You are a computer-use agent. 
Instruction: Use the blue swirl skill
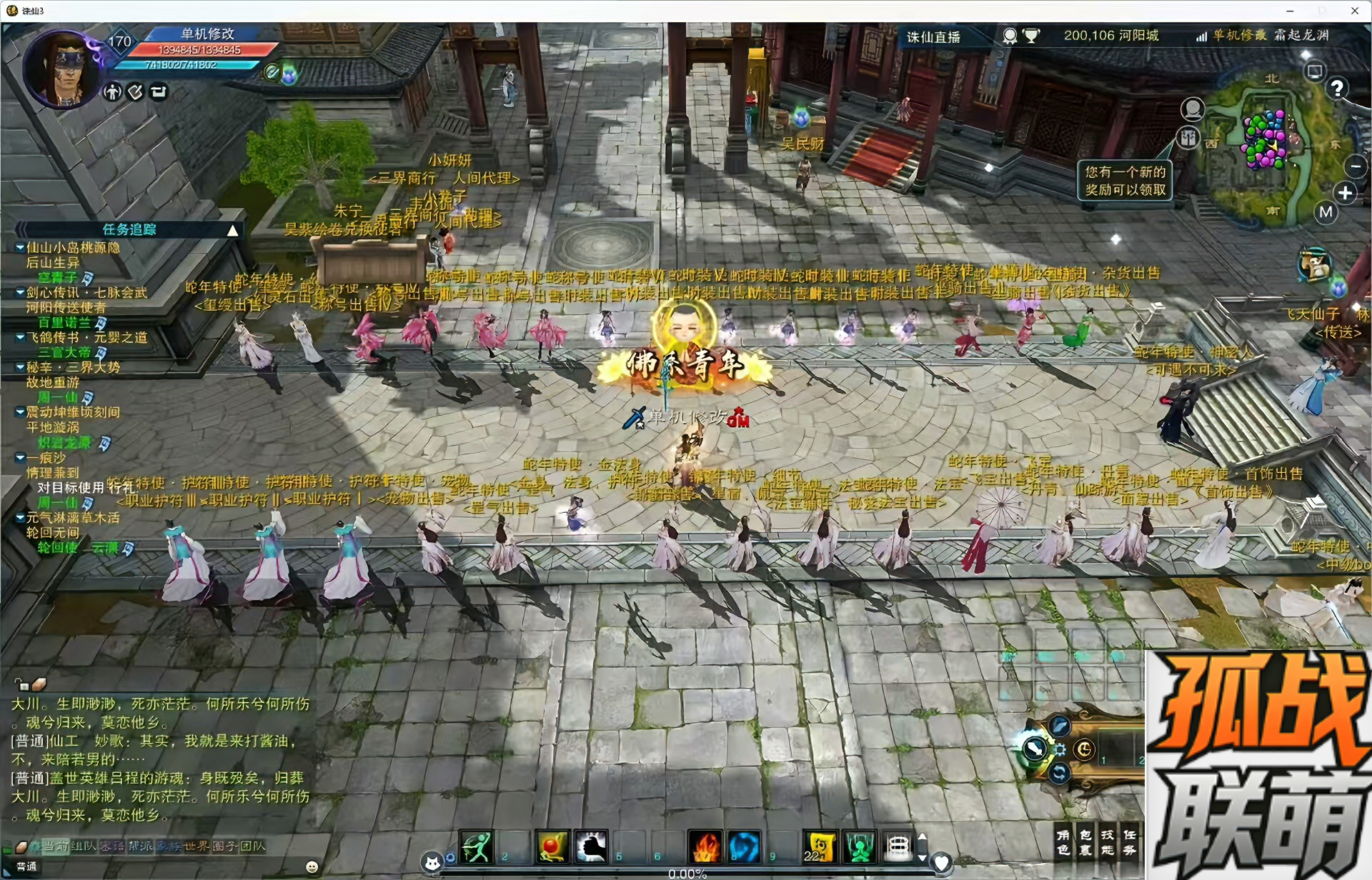click(744, 847)
